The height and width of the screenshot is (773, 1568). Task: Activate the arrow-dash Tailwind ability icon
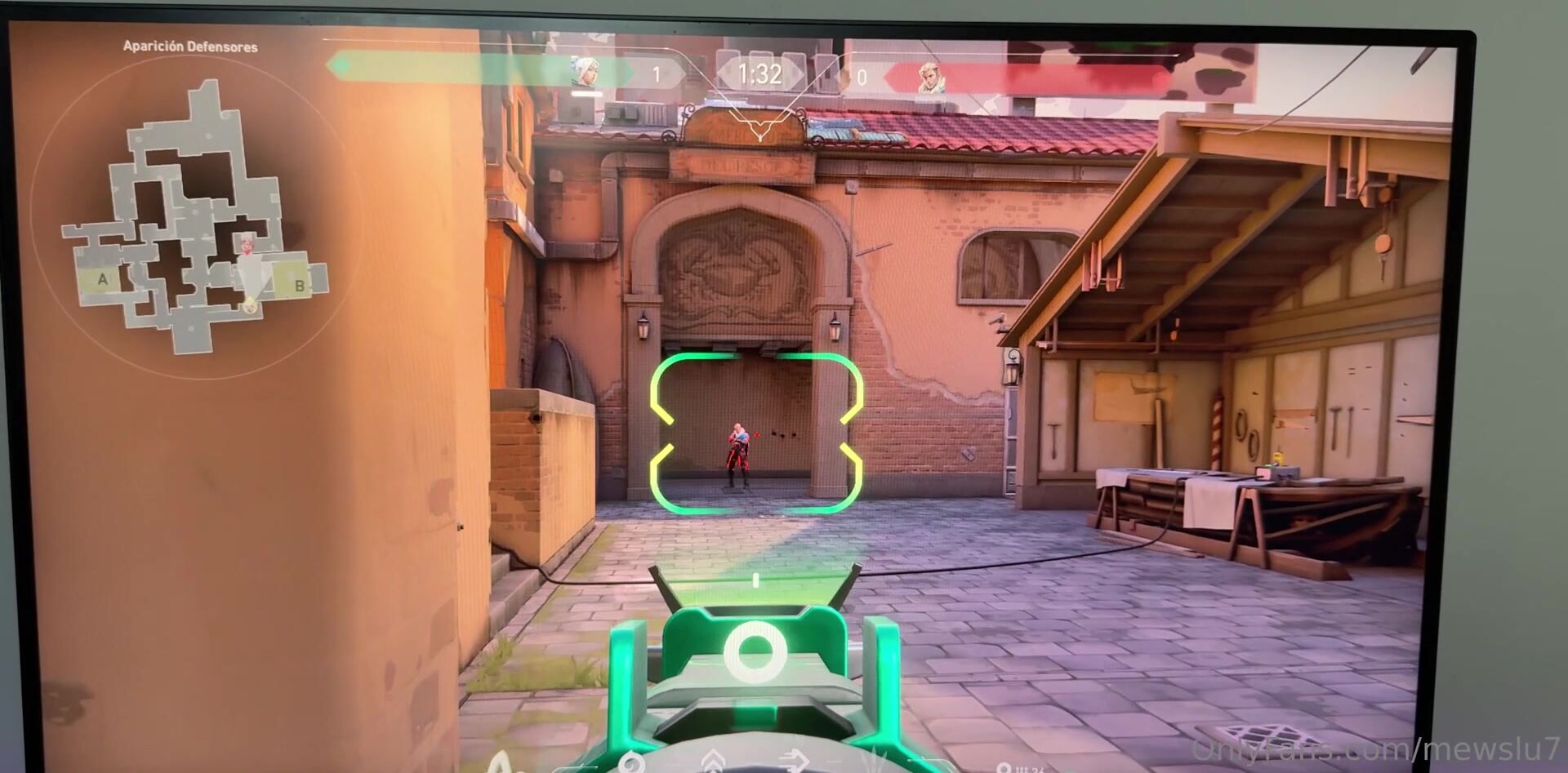coord(792,762)
